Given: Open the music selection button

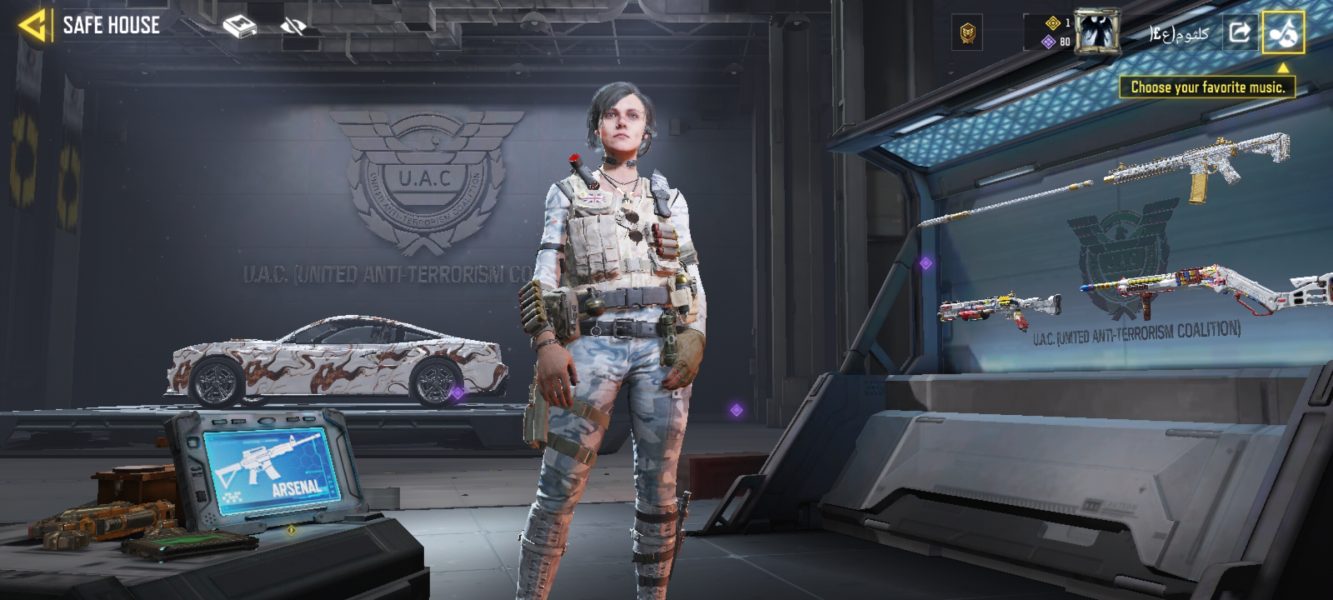Looking at the screenshot, I should click(x=1283, y=32).
